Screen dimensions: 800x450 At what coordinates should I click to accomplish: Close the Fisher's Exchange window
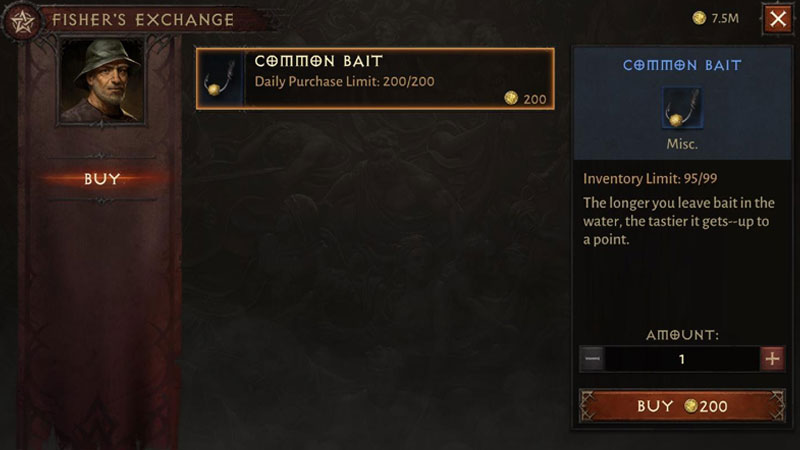[776, 18]
